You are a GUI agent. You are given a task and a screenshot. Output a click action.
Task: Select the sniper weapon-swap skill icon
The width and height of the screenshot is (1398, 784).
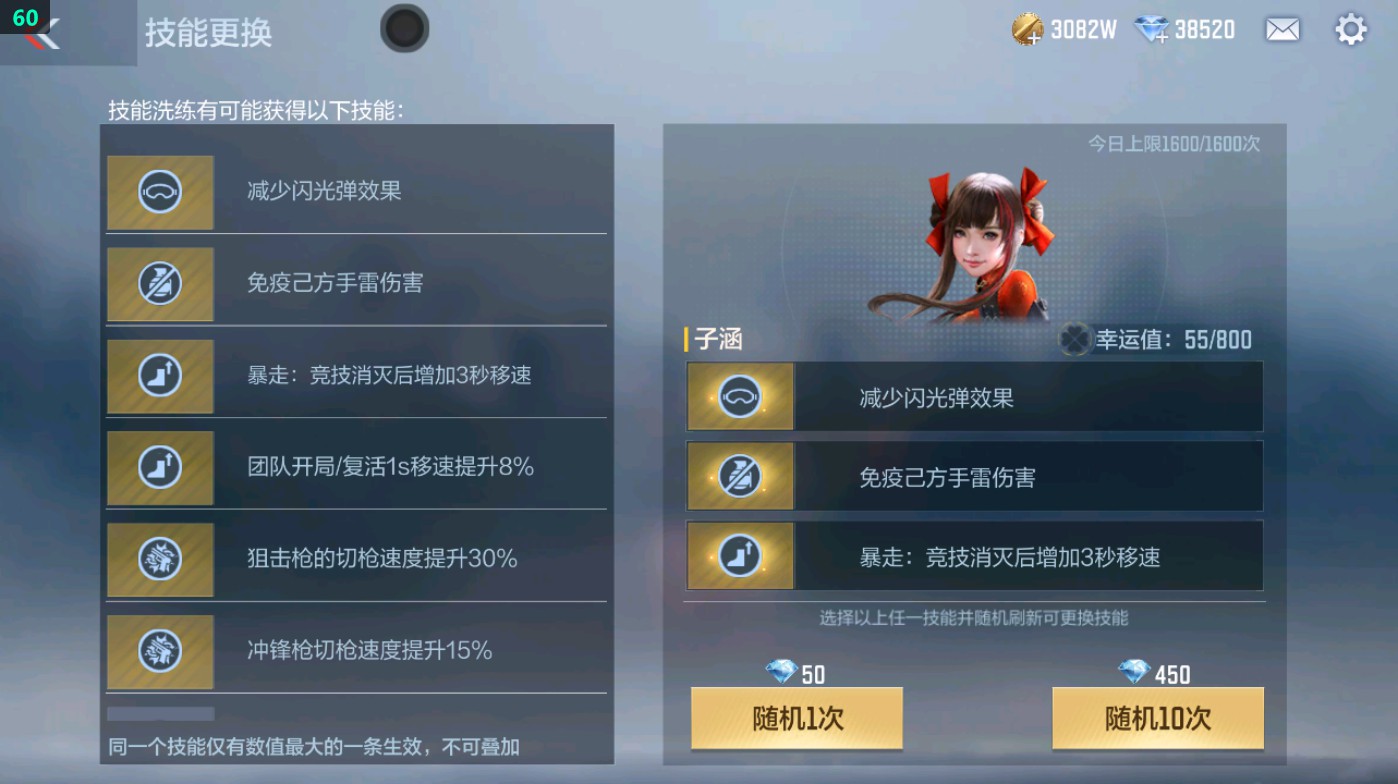[160, 560]
